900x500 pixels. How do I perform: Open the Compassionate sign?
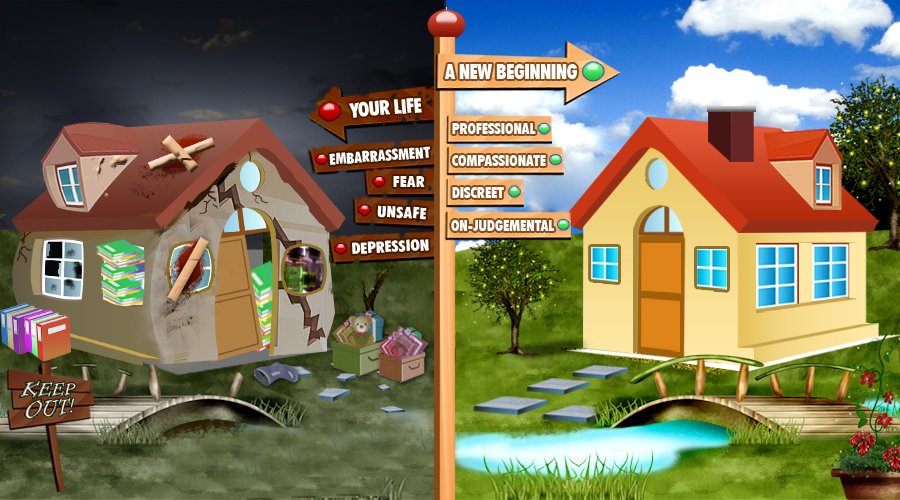click(505, 159)
